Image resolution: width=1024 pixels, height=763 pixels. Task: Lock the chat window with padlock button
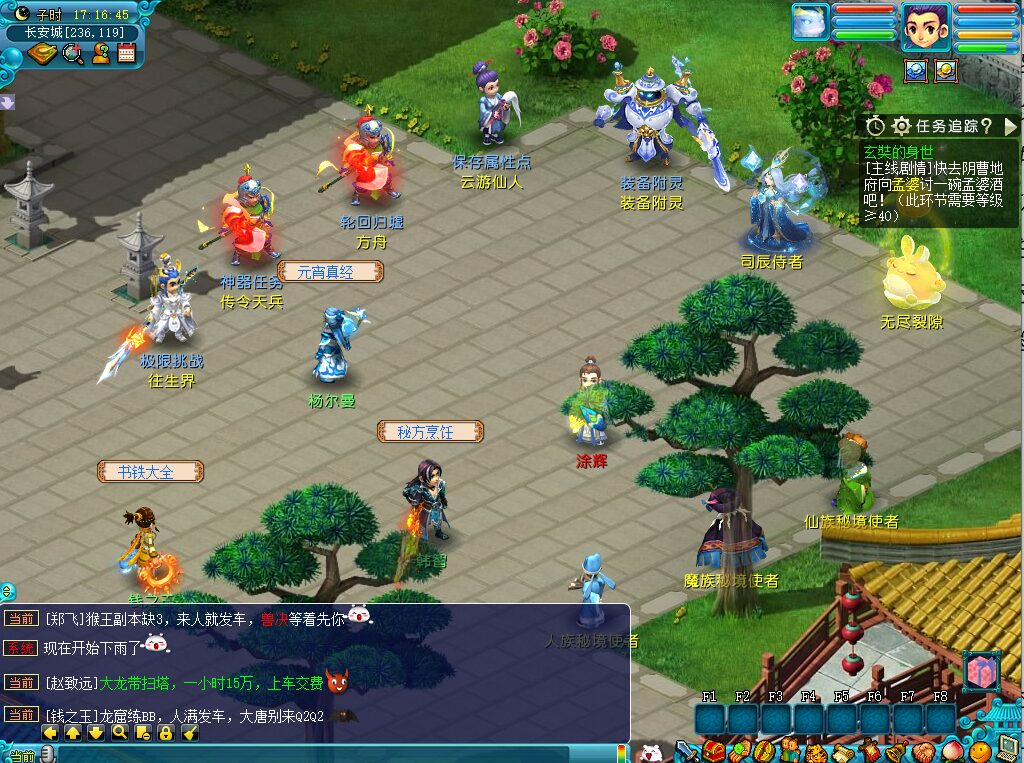click(x=166, y=733)
